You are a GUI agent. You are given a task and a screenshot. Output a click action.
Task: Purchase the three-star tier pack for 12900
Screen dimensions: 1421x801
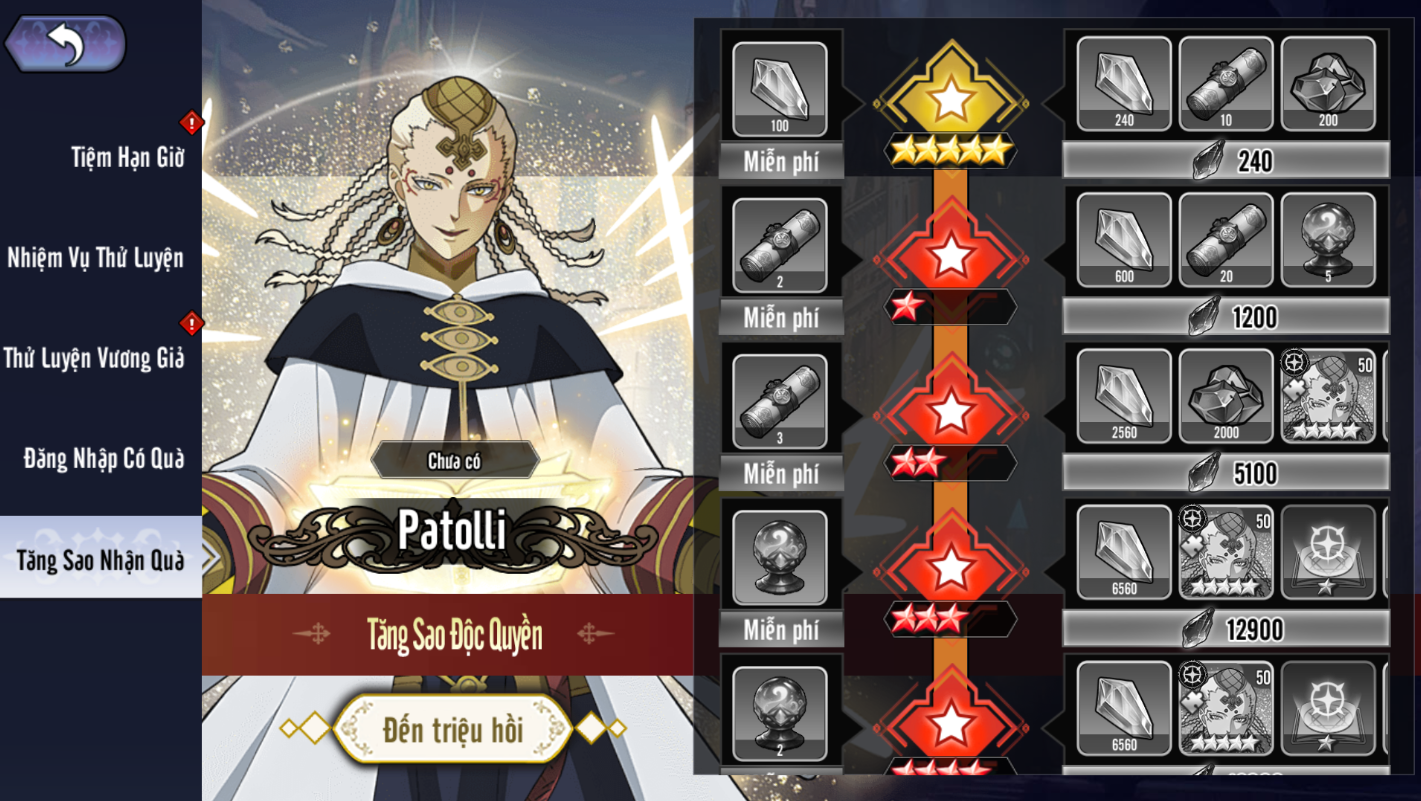tap(1226, 630)
